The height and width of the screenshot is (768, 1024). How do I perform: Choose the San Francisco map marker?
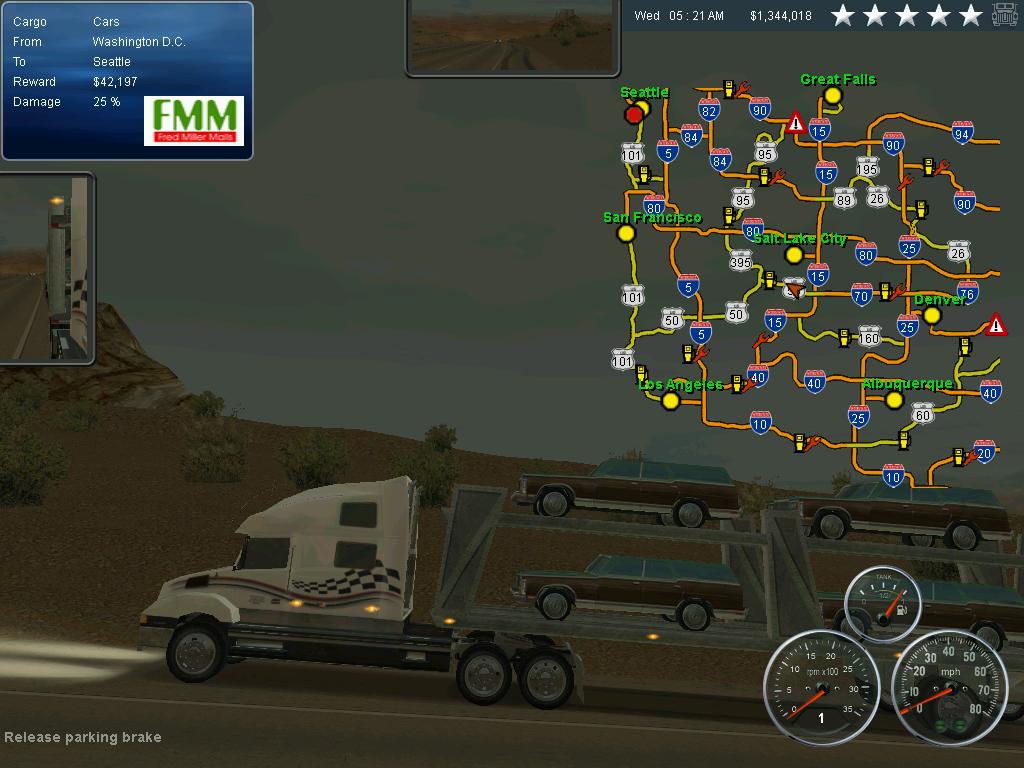[x=626, y=233]
